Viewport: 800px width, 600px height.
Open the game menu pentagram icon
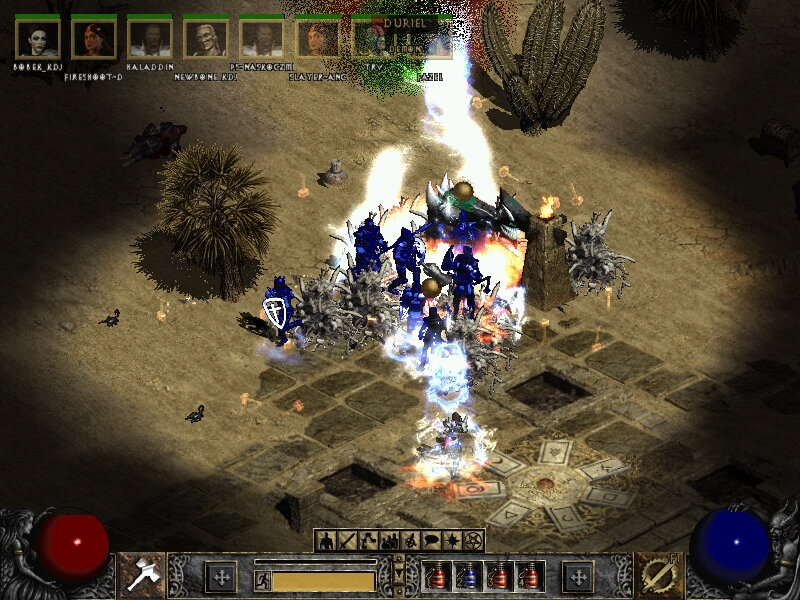(x=473, y=541)
